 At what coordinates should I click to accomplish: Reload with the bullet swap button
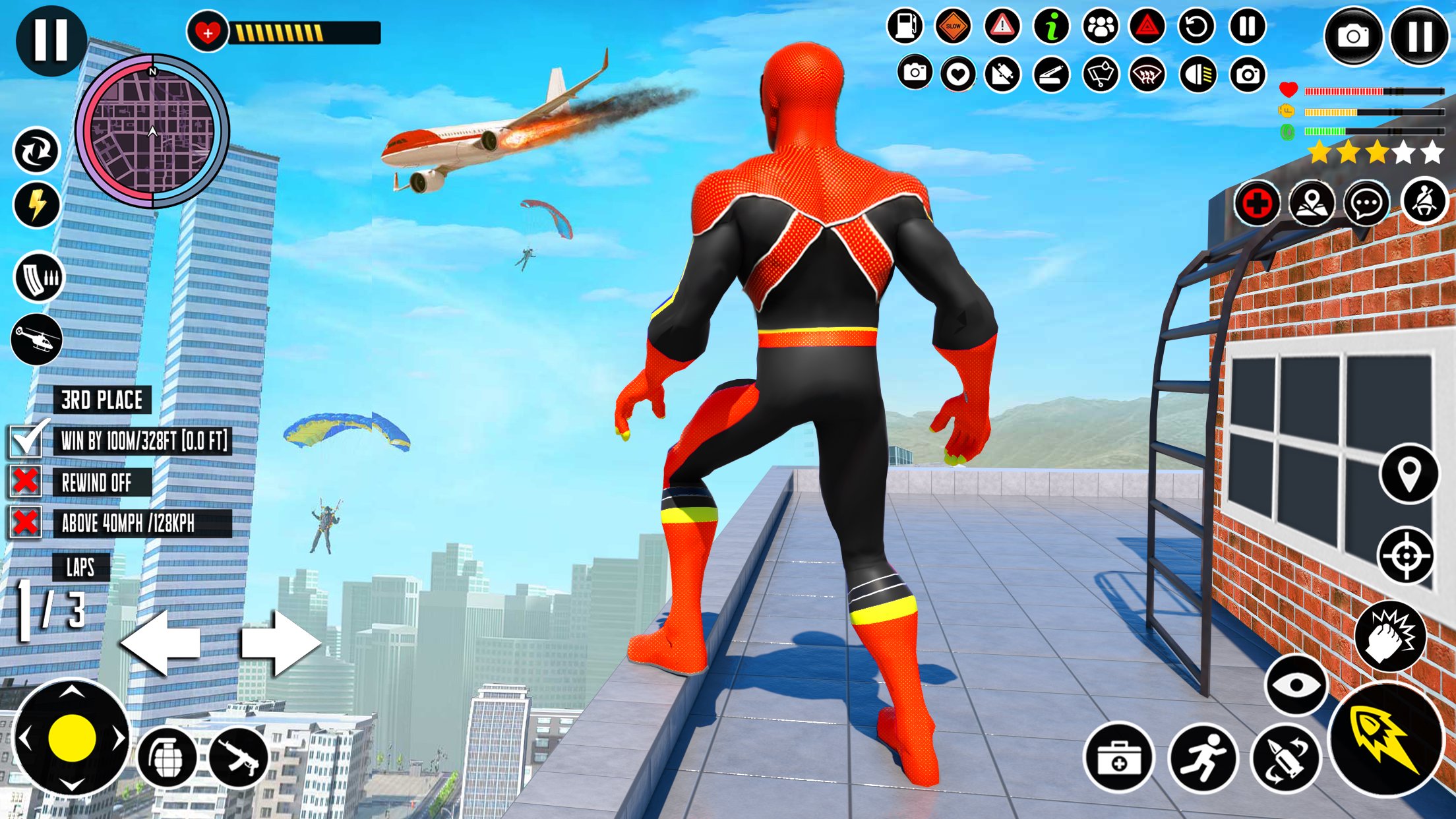click(x=1285, y=758)
